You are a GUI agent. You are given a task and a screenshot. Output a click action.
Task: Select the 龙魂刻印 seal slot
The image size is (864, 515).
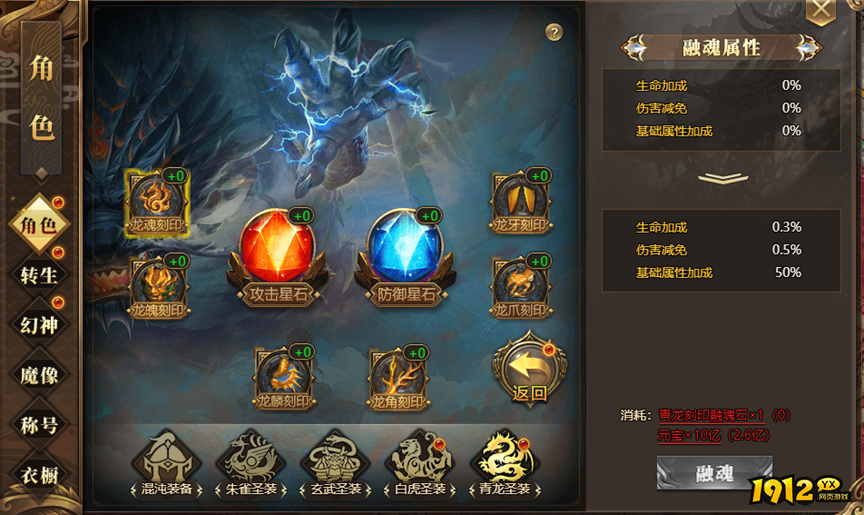coord(158,198)
